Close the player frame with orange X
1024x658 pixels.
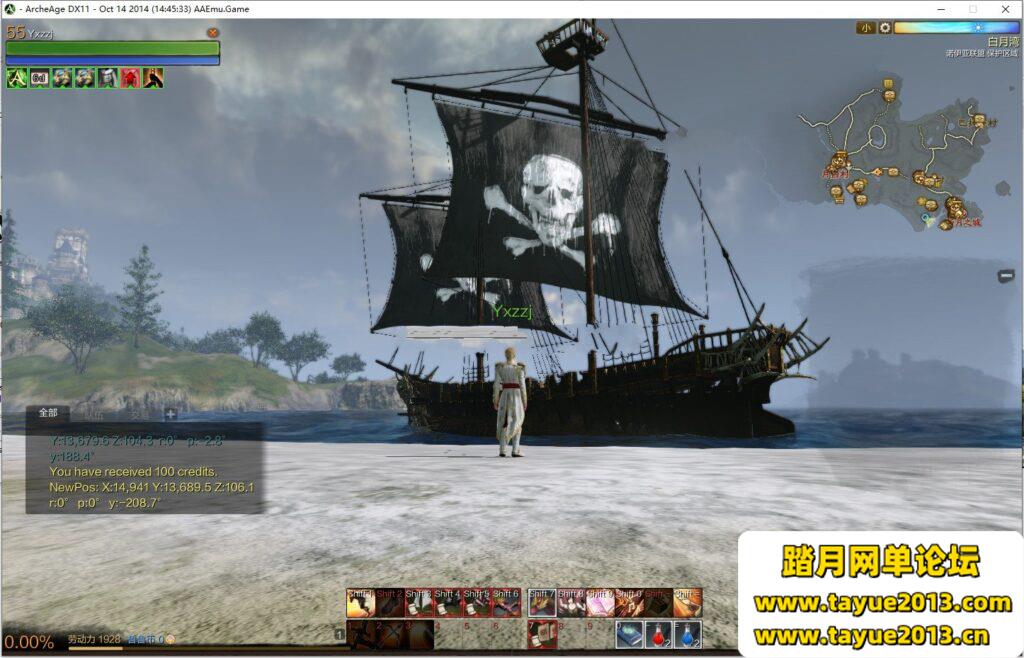pyautogui.click(x=213, y=33)
